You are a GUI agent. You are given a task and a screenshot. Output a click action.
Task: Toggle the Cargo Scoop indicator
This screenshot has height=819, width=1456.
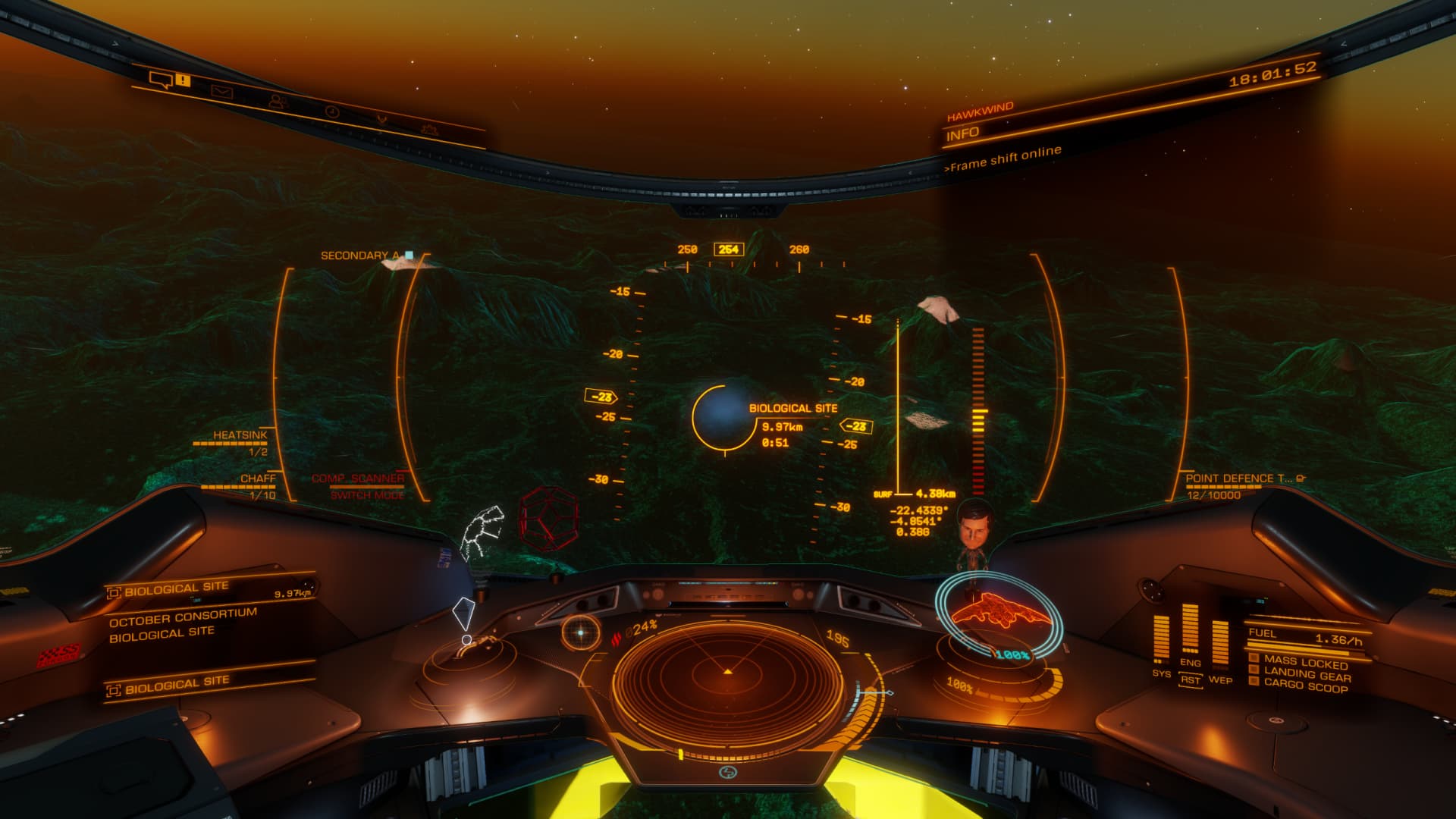click(x=1305, y=686)
